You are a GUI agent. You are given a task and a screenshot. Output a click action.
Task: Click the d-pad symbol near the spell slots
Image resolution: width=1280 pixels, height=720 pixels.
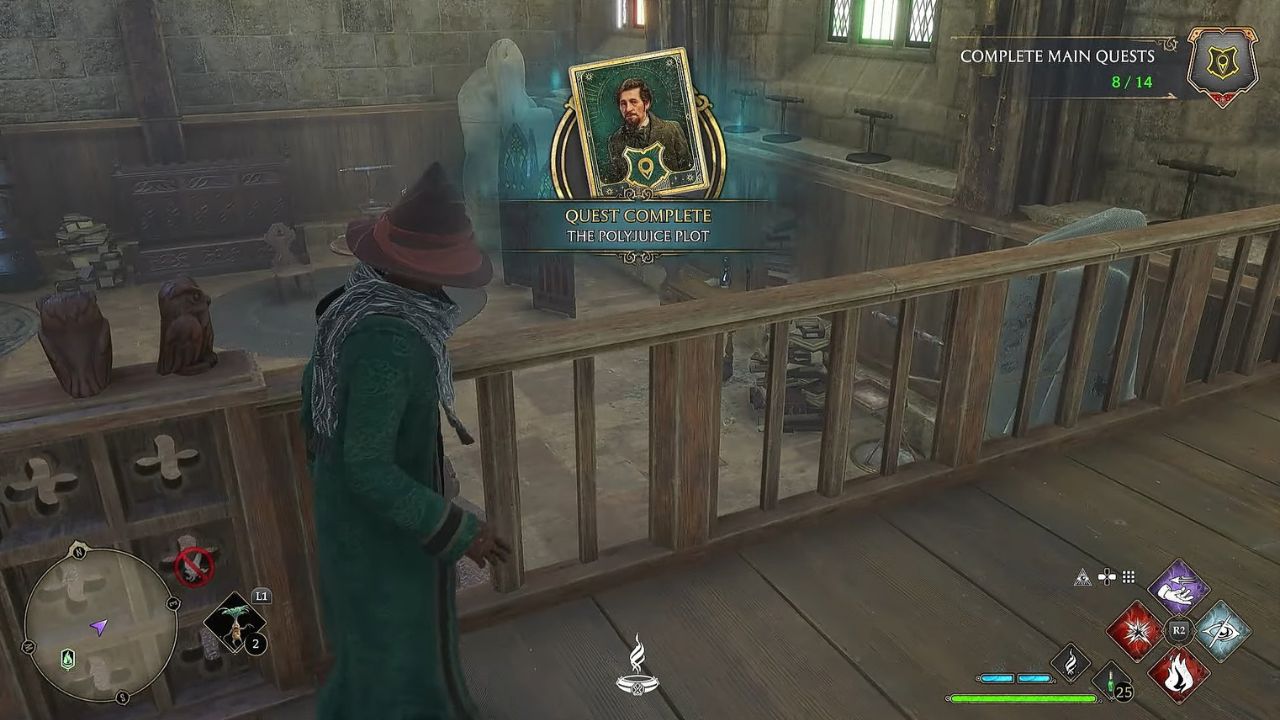[x=1107, y=577]
